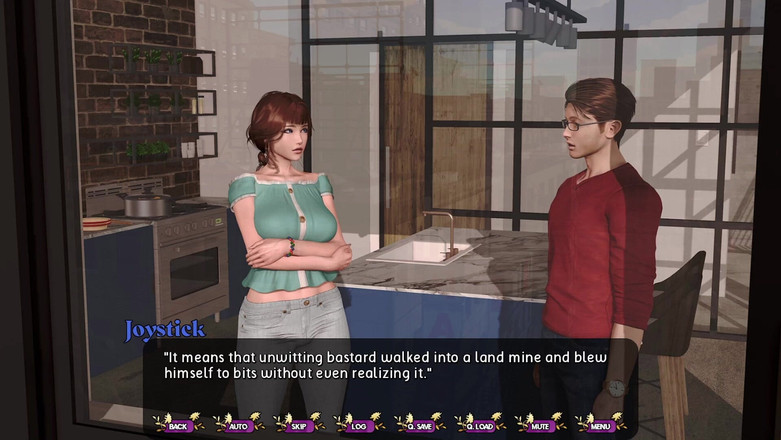Screen dimensions: 781x440
Task: Activate the Skip button
Action: 299,425
